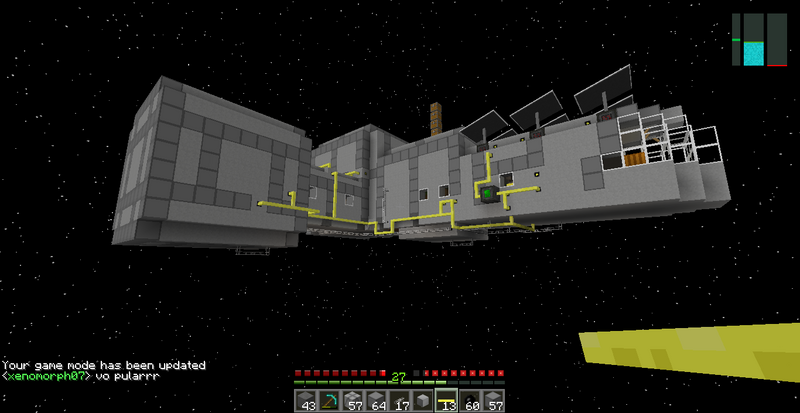Select the gray block stack of 43
This screenshot has height=413, width=800.
(x=307, y=402)
